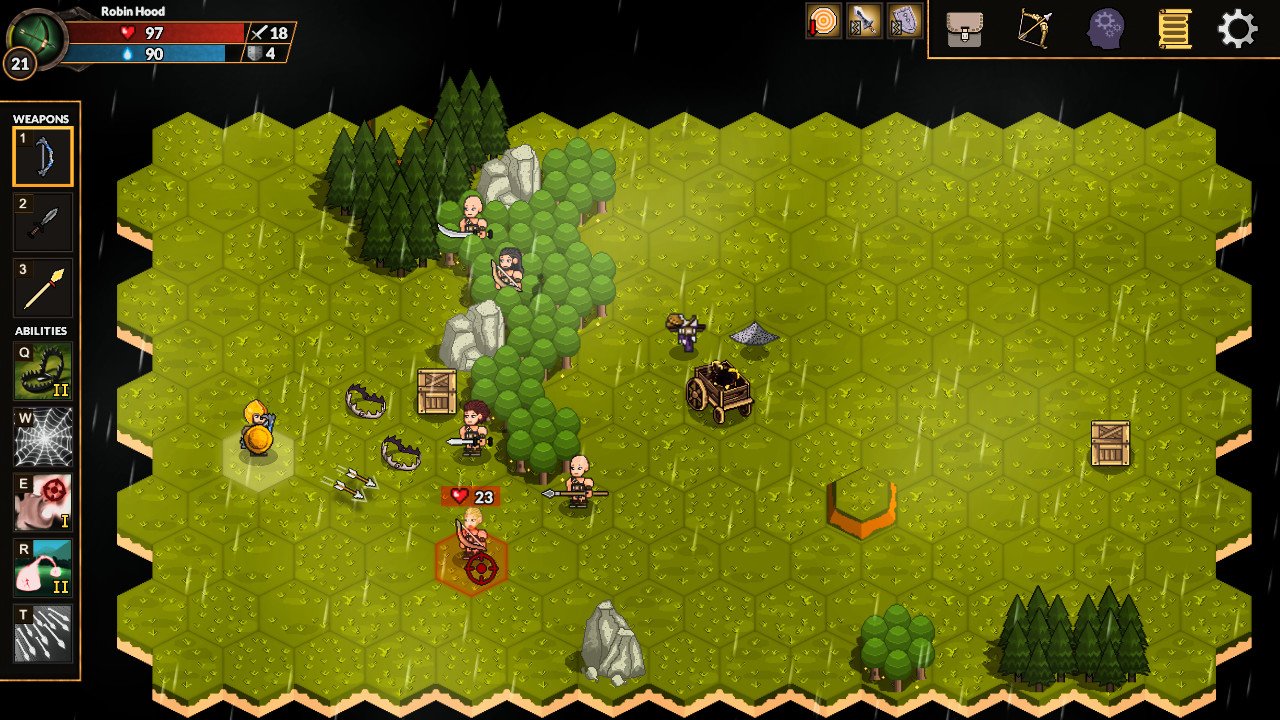Image resolution: width=1280 pixels, height=720 pixels.
Task: Show the skills head-with-gears menu
Action: tap(1105, 29)
